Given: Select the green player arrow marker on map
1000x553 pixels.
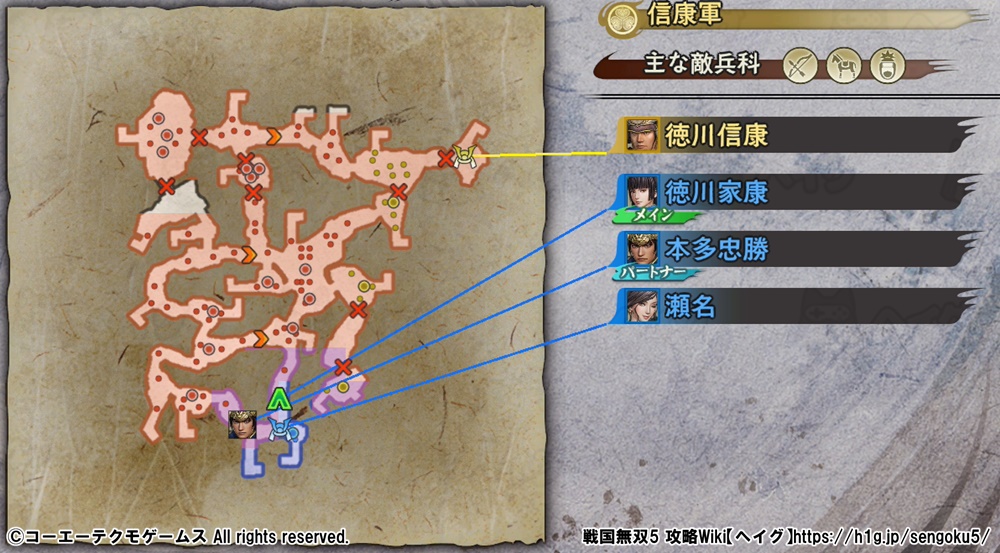Looking at the screenshot, I should [280, 400].
